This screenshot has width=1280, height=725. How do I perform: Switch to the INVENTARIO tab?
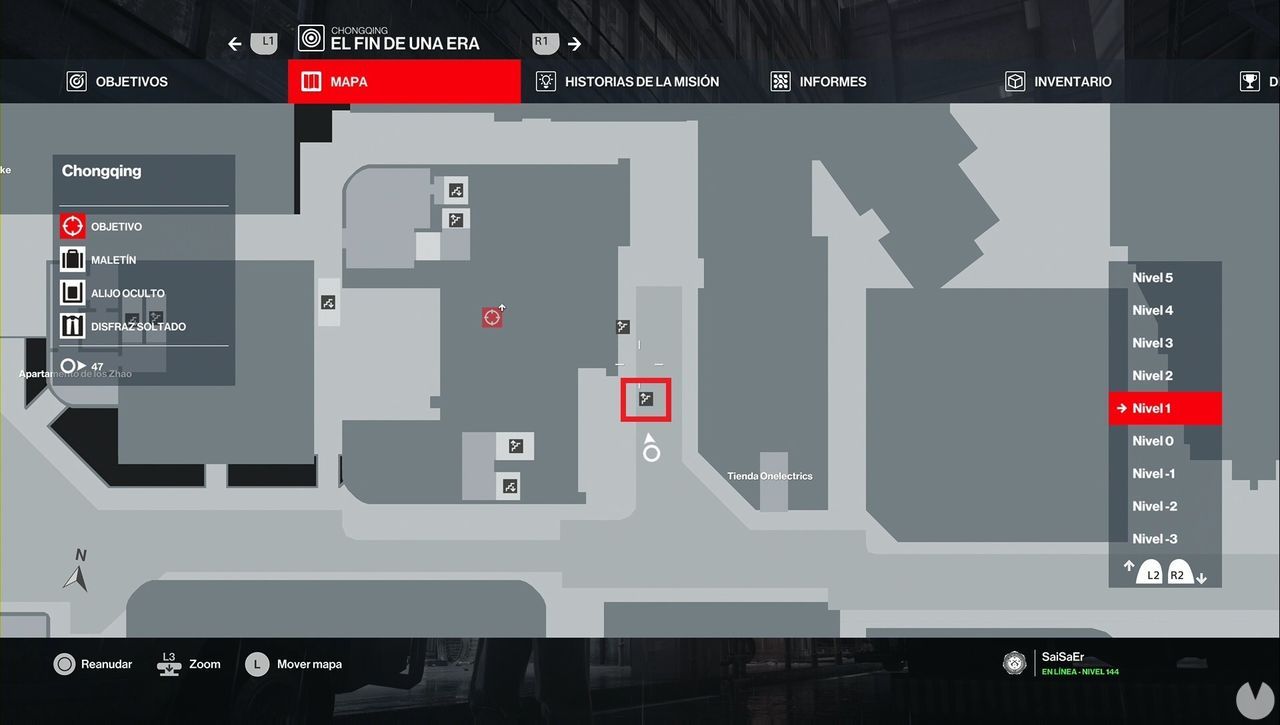1057,81
